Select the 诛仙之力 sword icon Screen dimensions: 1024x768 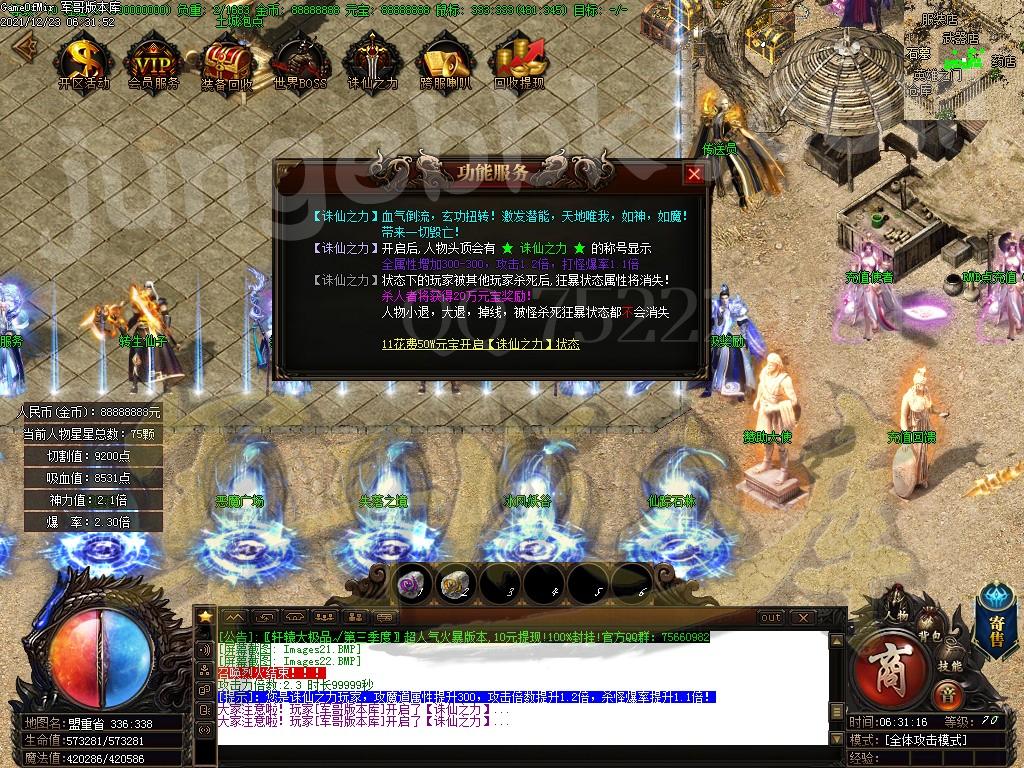pyautogui.click(x=373, y=63)
